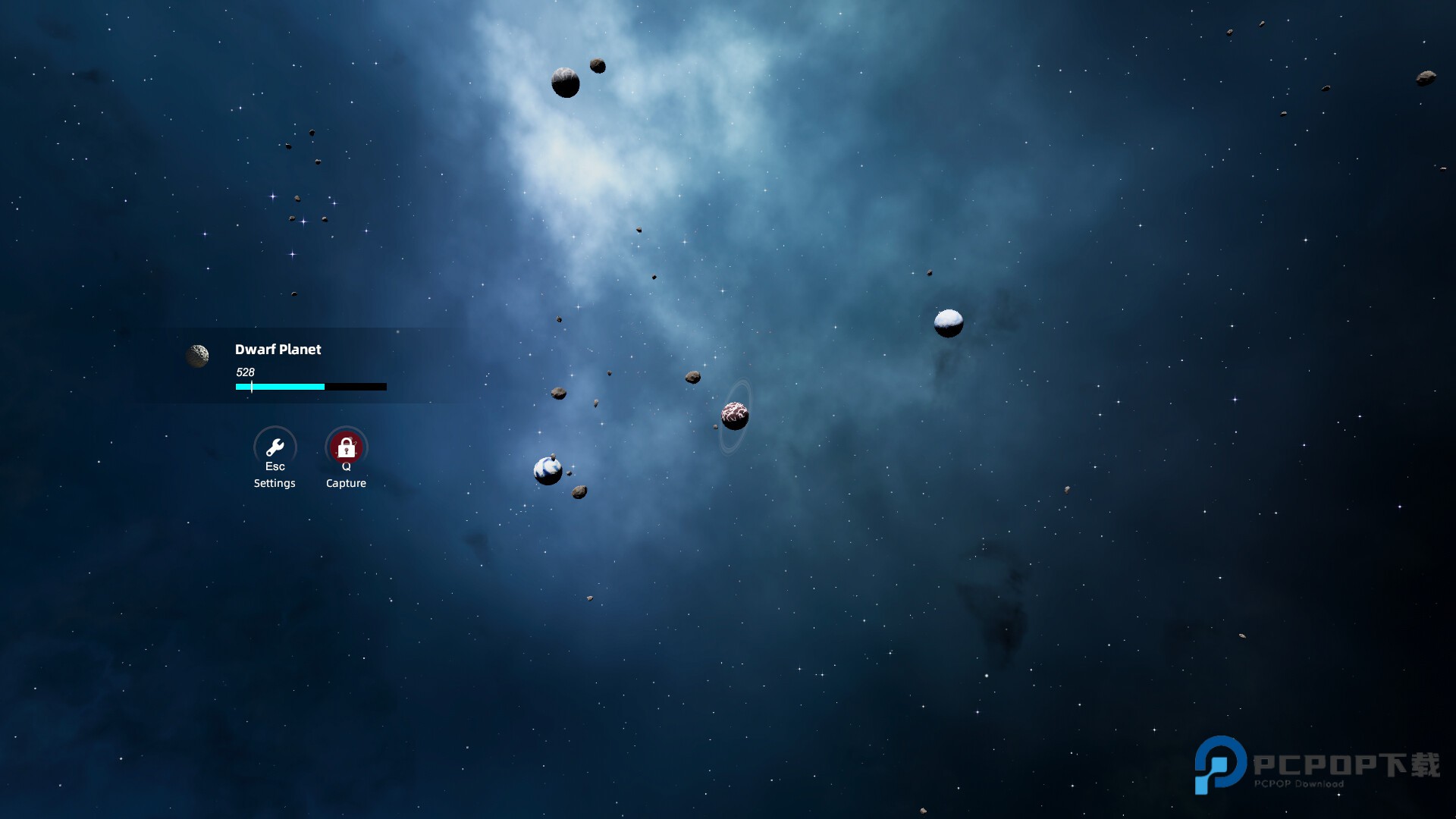Open Settings via the wrench icon

pyautogui.click(x=275, y=447)
